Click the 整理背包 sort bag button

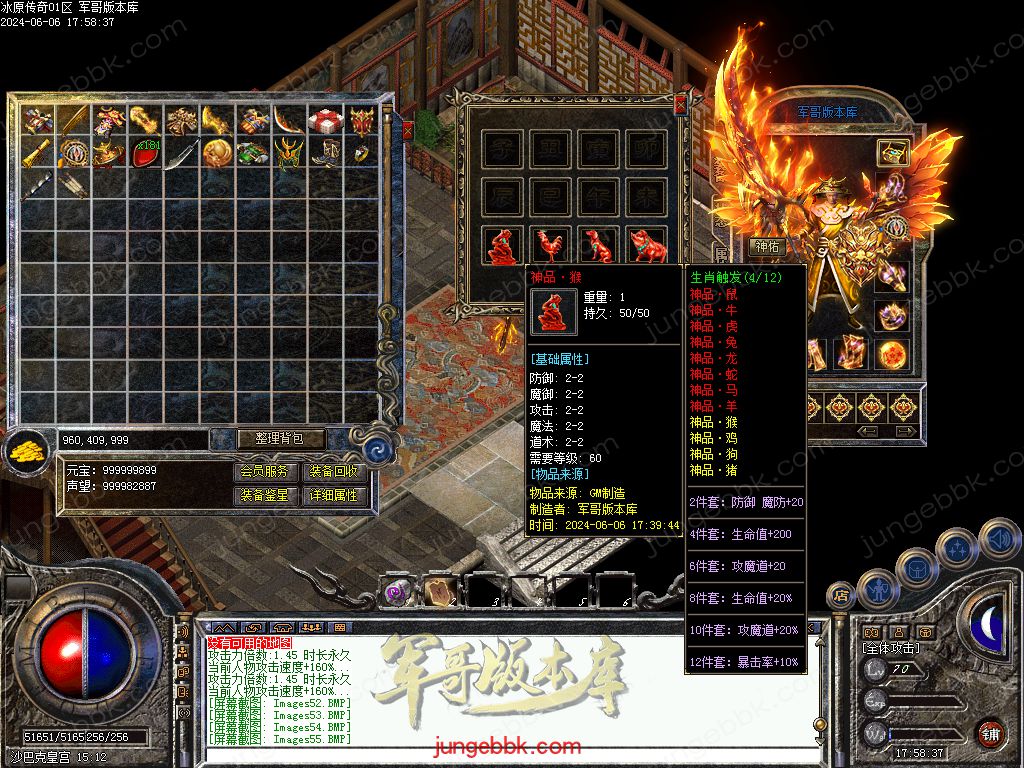[x=268, y=439]
